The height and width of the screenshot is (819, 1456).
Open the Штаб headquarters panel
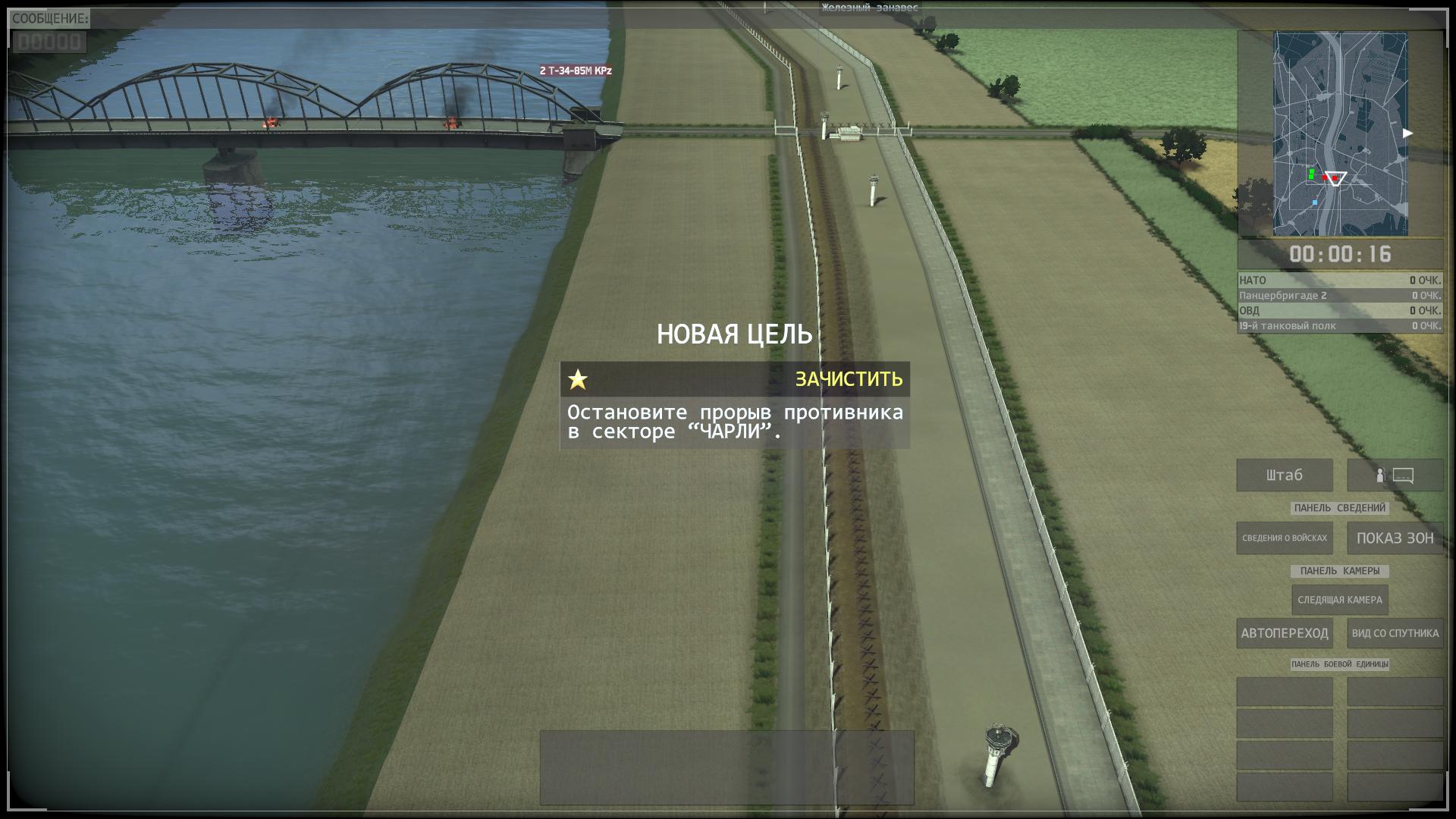[1284, 475]
